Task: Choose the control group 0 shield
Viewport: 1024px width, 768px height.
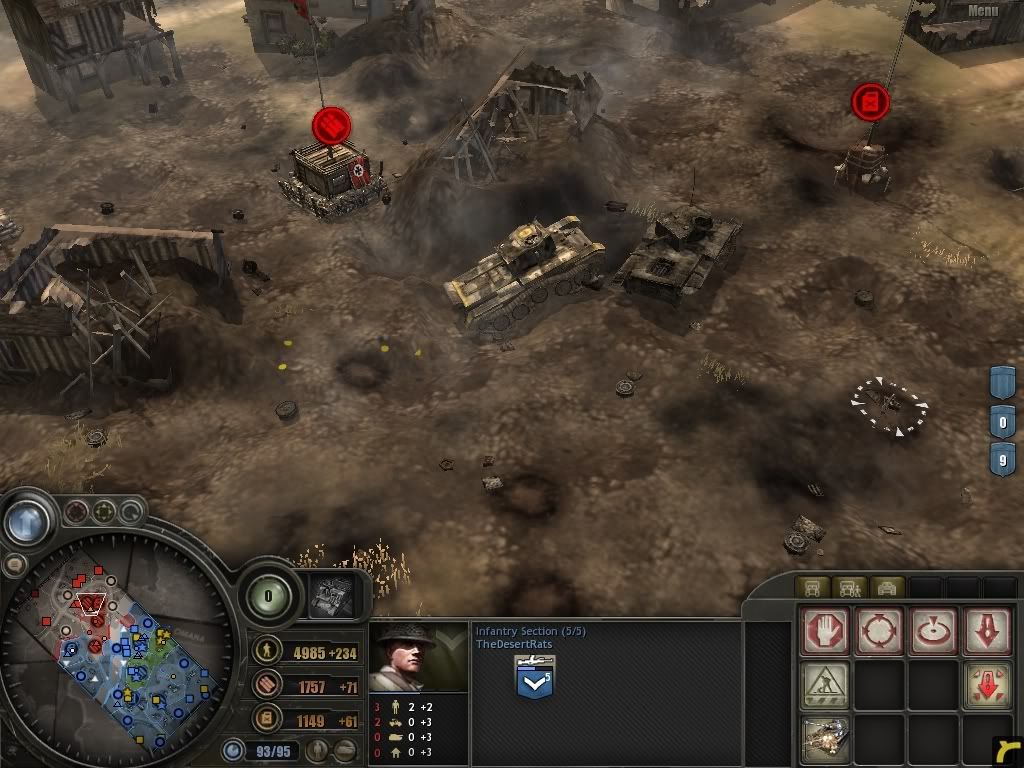Action: [1003, 422]
